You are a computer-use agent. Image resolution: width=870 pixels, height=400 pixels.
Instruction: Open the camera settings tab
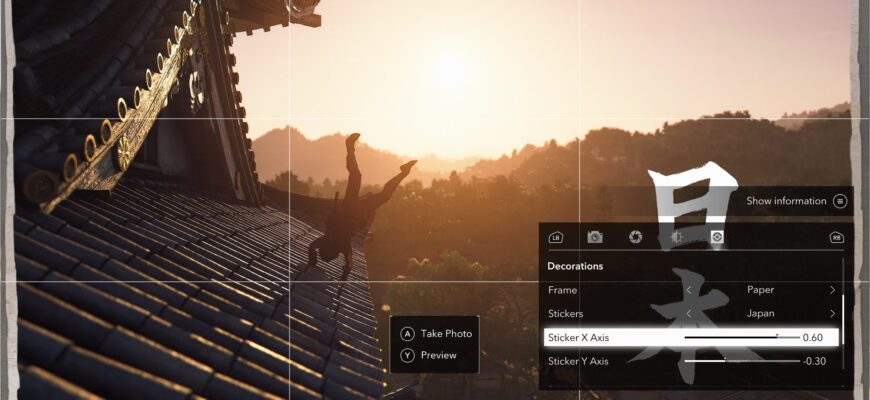coord(595,237)
